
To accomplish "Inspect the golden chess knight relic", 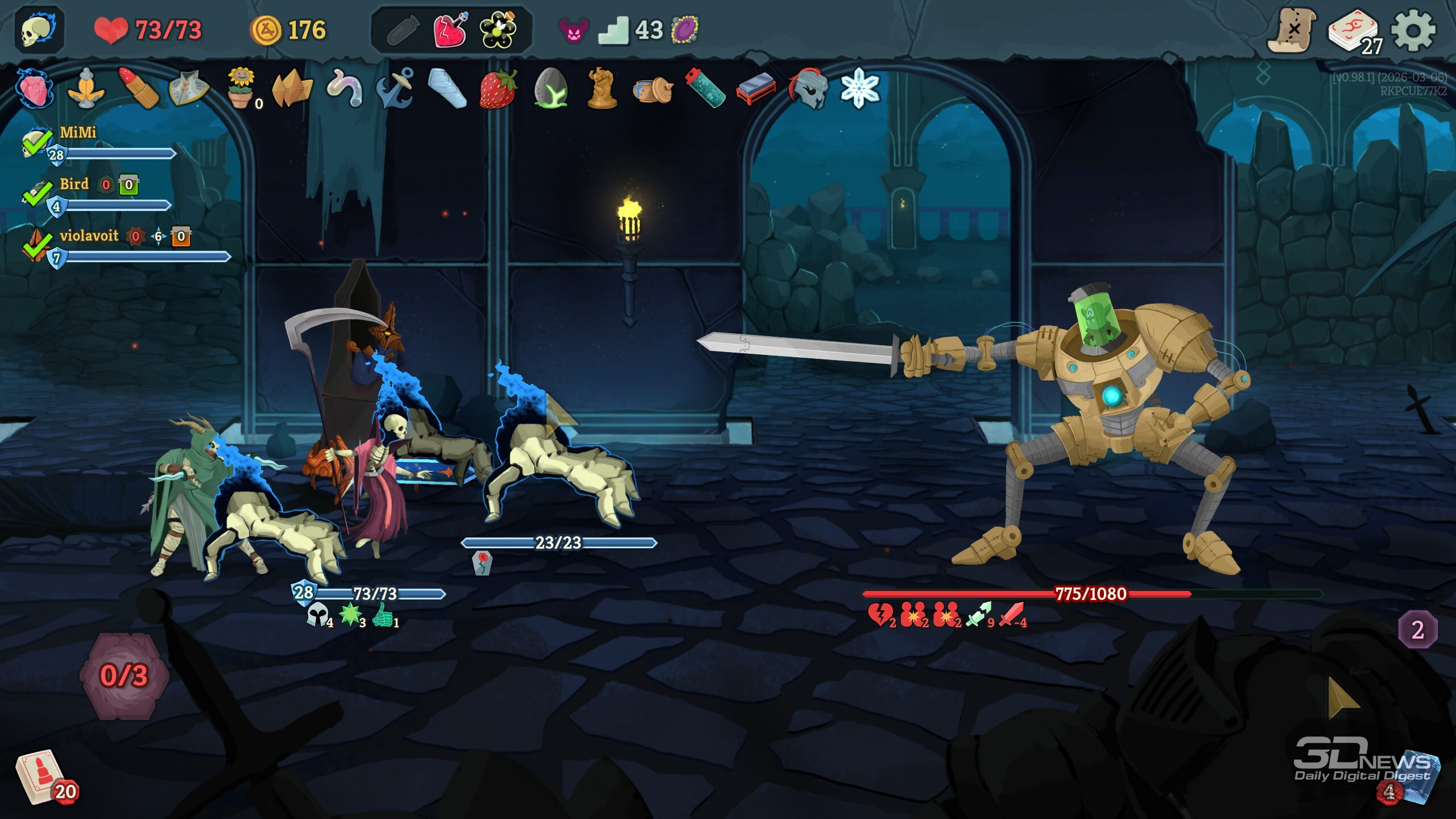I will click(602, 89).
